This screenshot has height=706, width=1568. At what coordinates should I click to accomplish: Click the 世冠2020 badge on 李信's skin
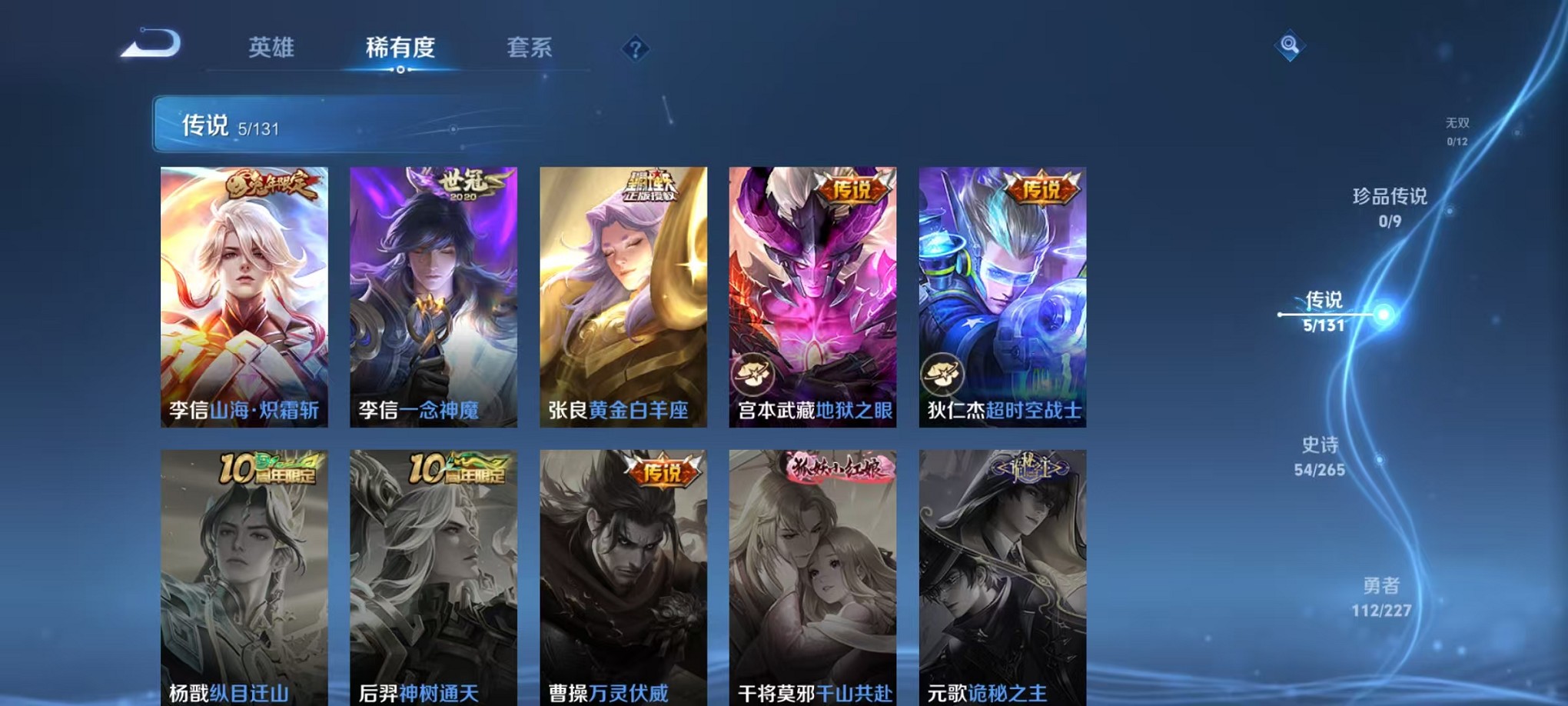coord(466,185)
